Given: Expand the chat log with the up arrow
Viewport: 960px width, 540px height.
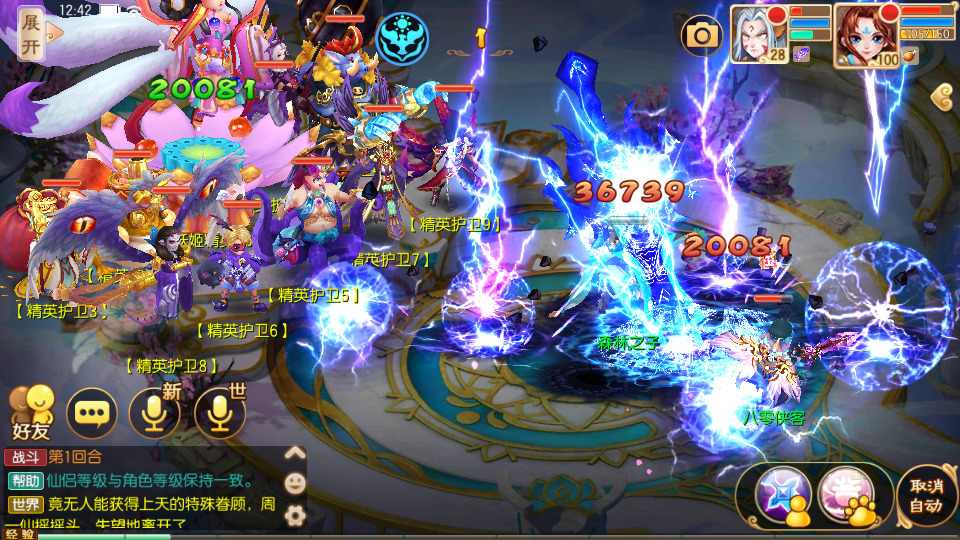Looking at the screenshot, I should click(295, 452).
